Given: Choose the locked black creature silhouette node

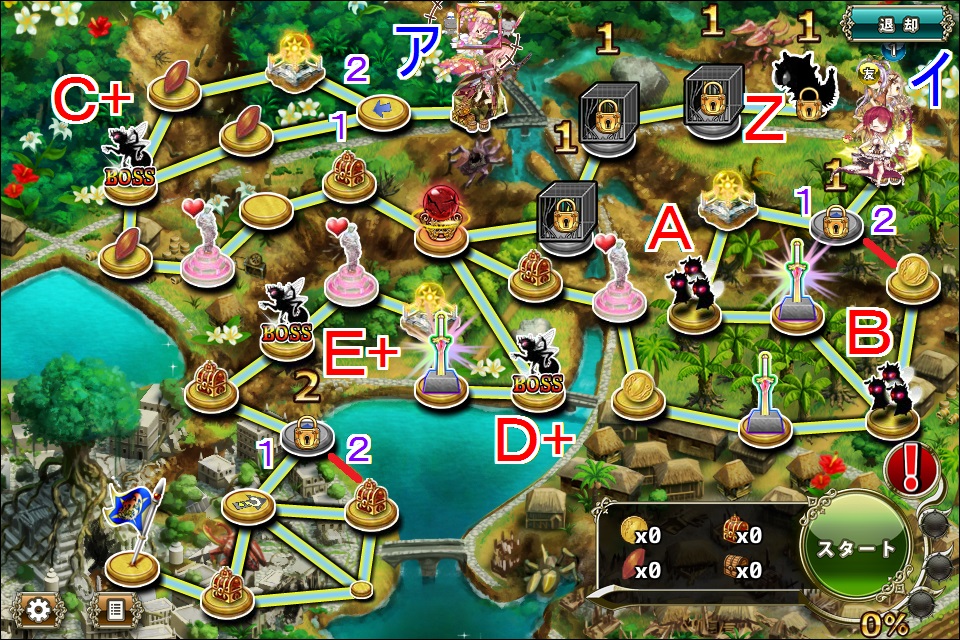Looking at the screenshot, I should tap(806, 88).
